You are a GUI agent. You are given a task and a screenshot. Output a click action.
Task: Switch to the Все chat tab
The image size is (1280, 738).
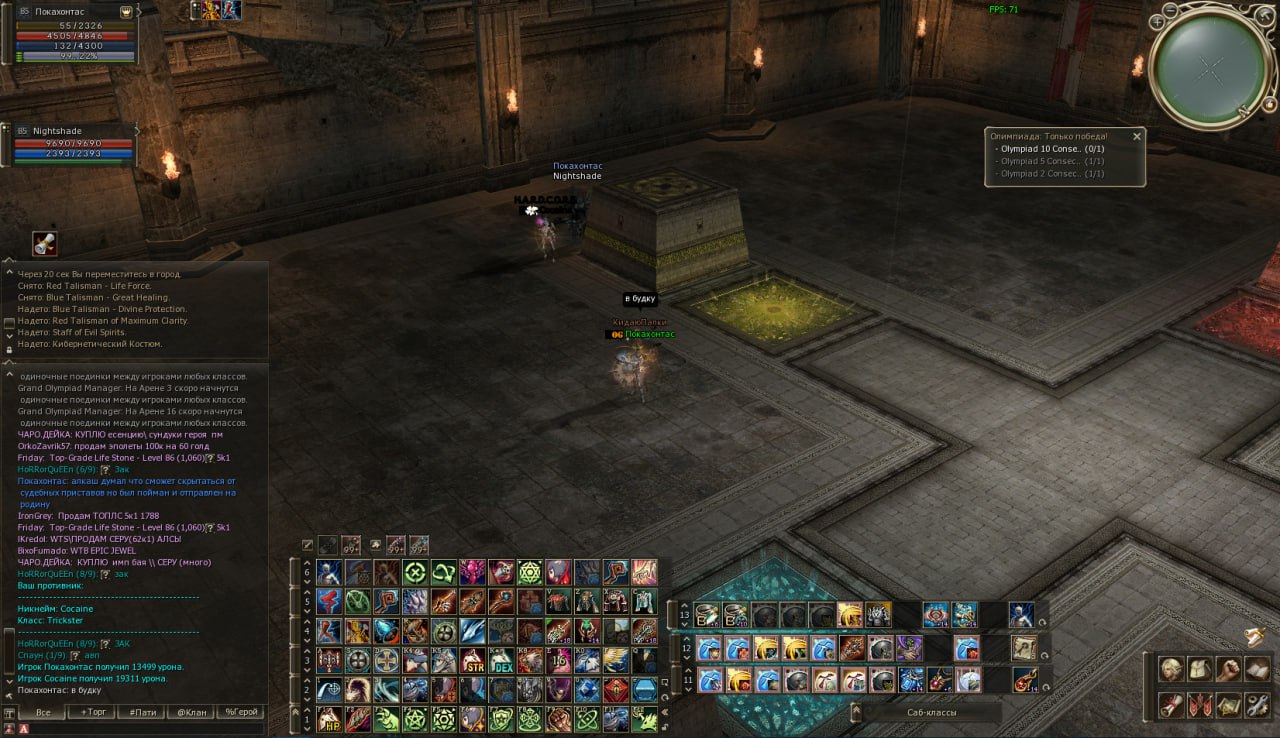tap(43, 712)
